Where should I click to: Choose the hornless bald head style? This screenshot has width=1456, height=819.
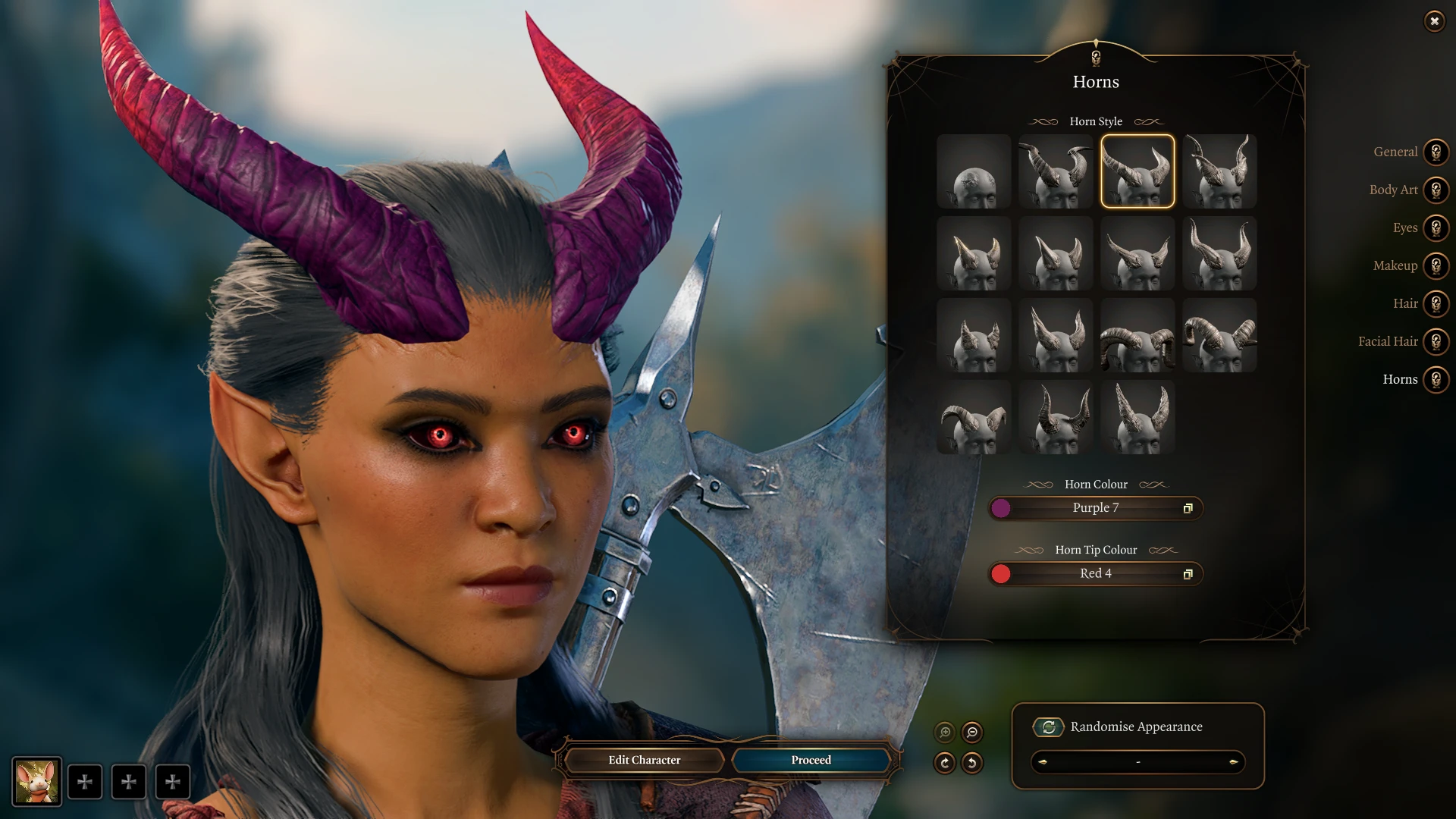tap(974, 171)
